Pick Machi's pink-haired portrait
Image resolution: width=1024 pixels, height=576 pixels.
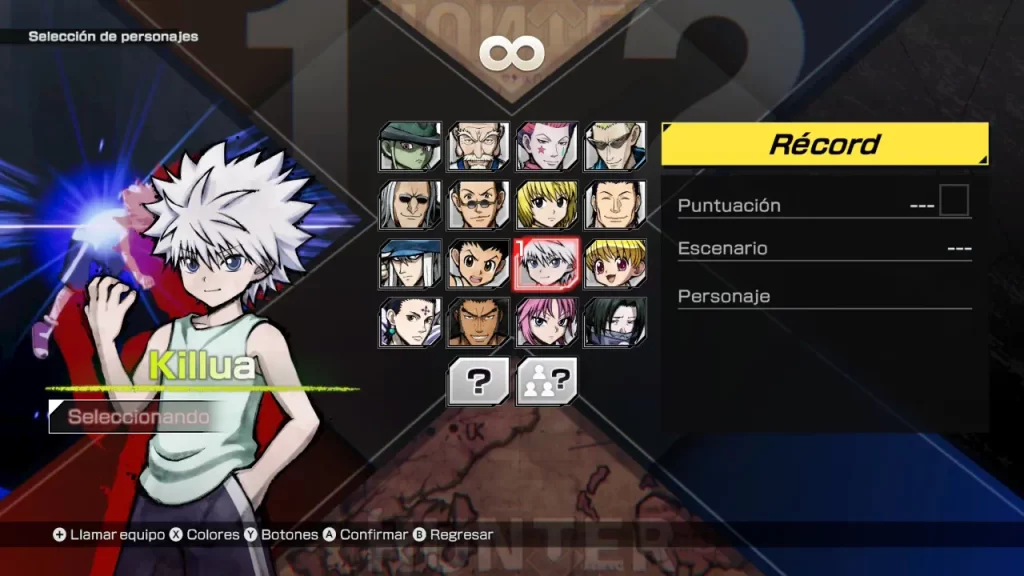point(546,321)
